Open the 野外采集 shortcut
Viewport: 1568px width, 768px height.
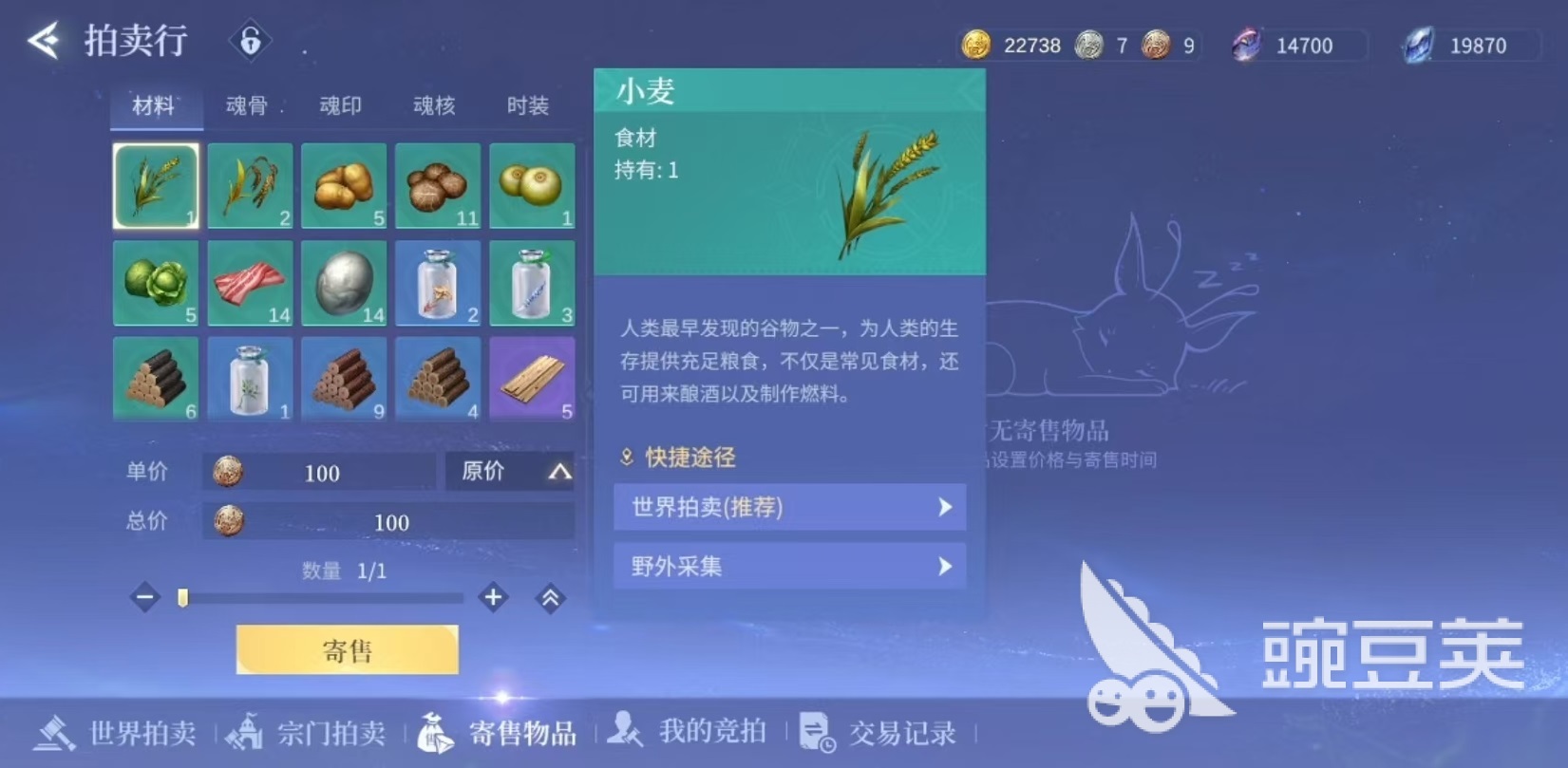point(789,567)
